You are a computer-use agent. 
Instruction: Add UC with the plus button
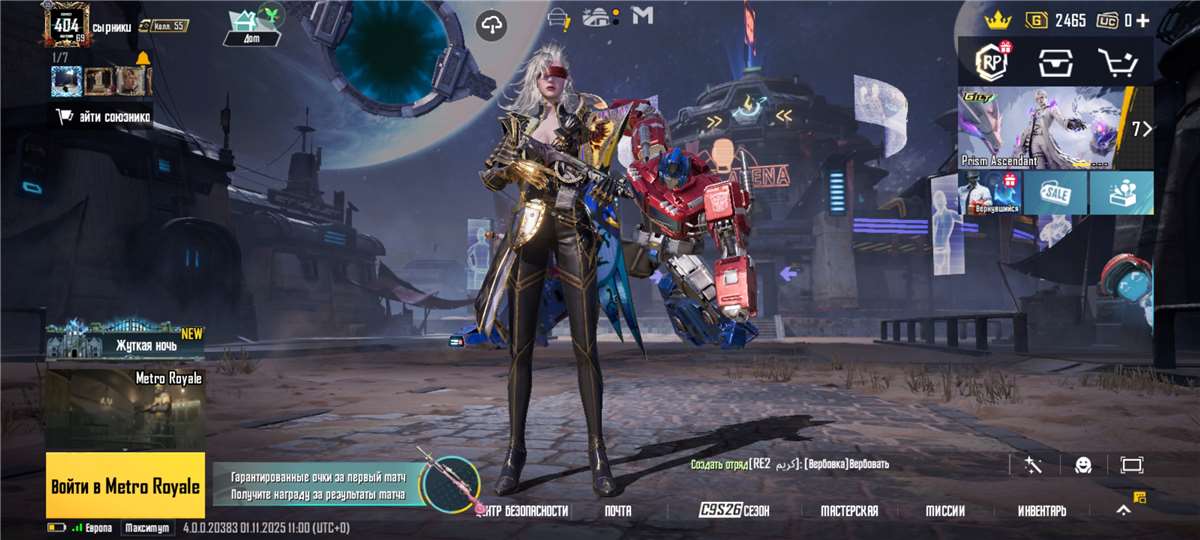(x=1142, y=20)
